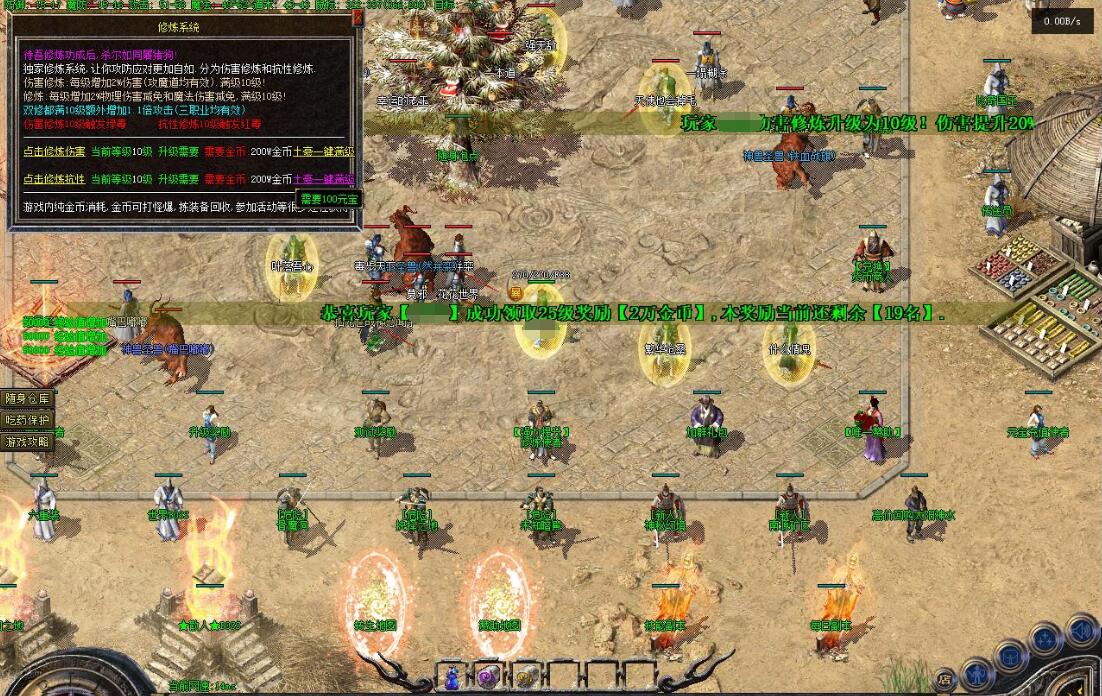Open the 随身仓库 portable warehouse
This screenshot has height=696, width=1102.
[27, 398]
